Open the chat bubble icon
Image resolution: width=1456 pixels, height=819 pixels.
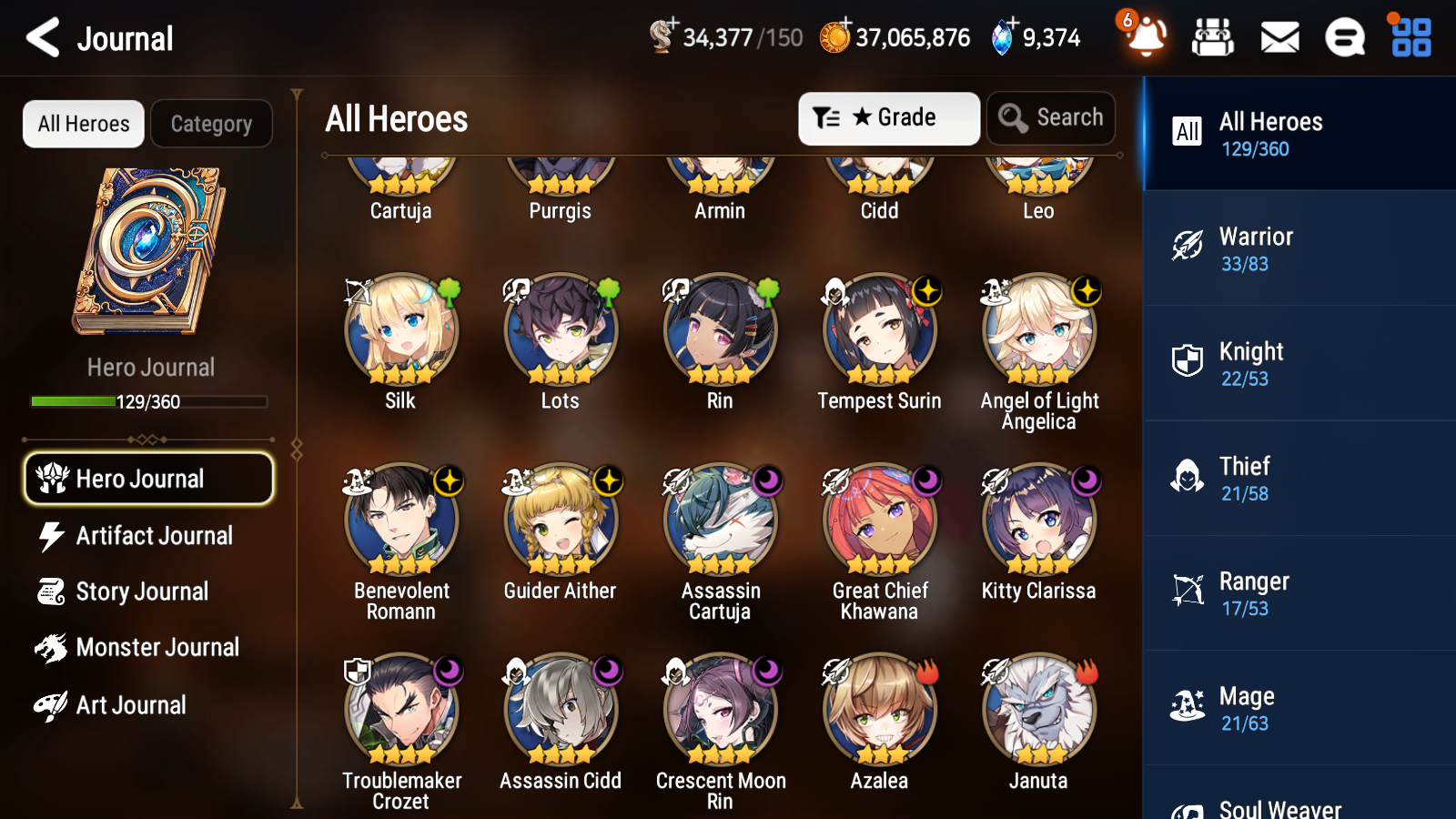(x=1344, y=37)
